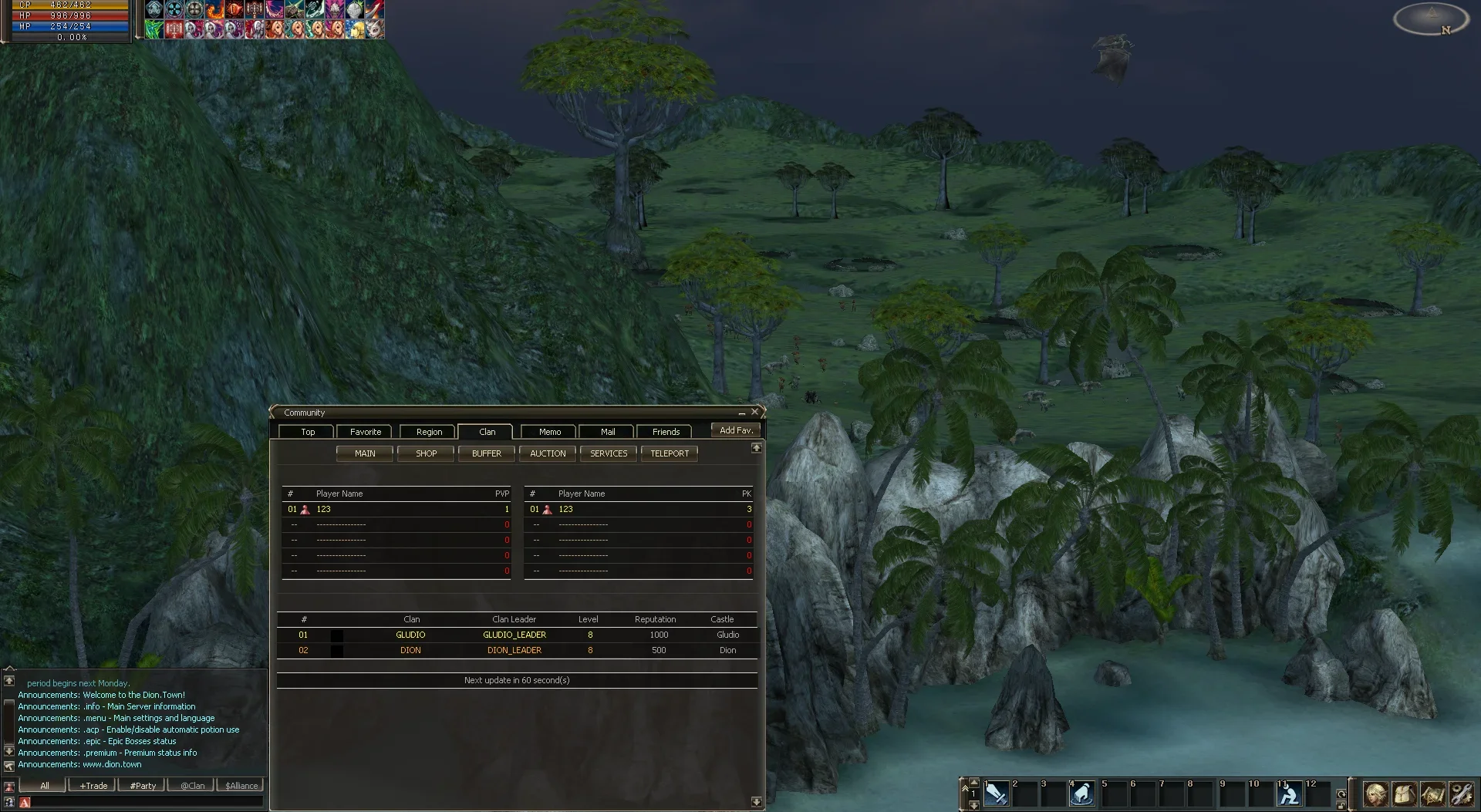1481x812 pixels.
Task: Go to the AUCTION page
Action: click(548, 453)
